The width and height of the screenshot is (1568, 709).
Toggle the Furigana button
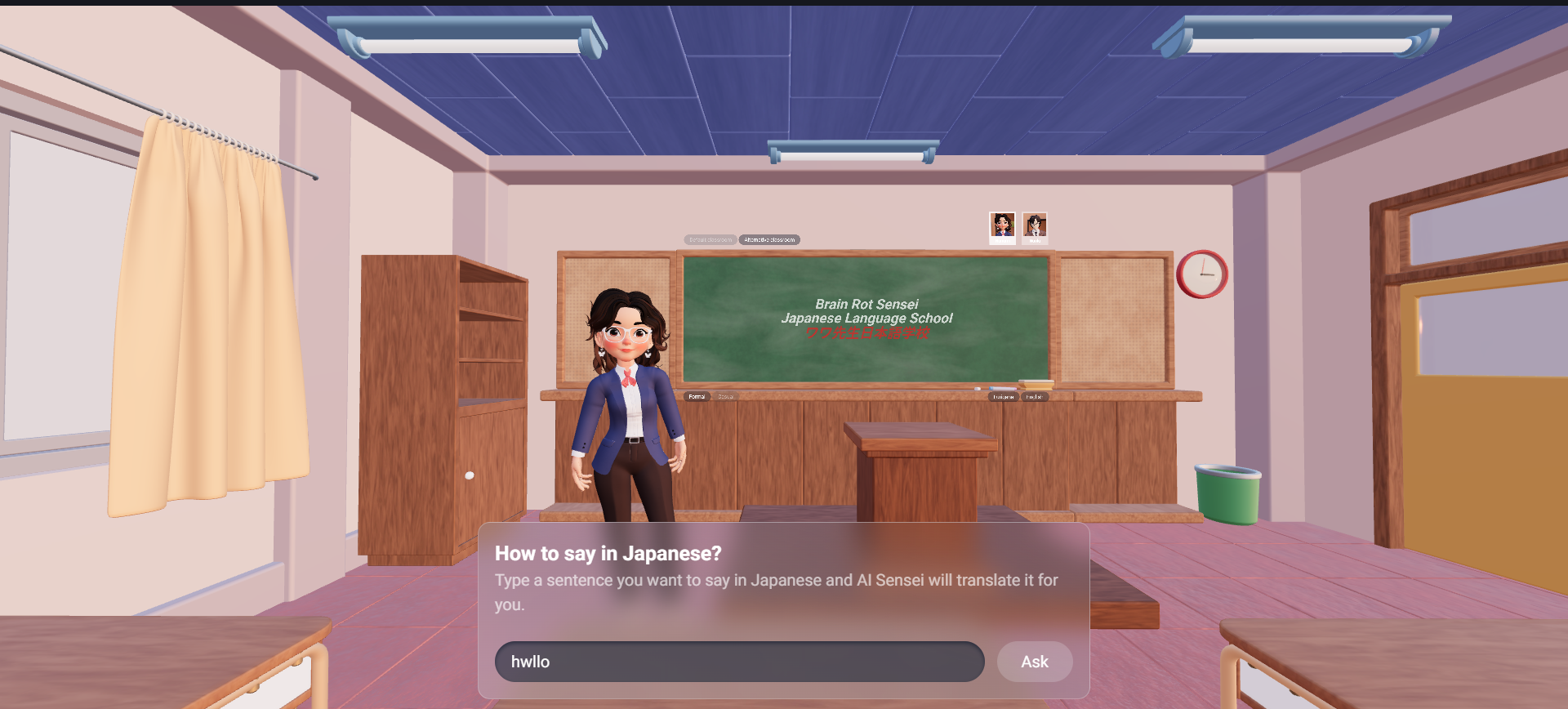(x=1003, y=397)
